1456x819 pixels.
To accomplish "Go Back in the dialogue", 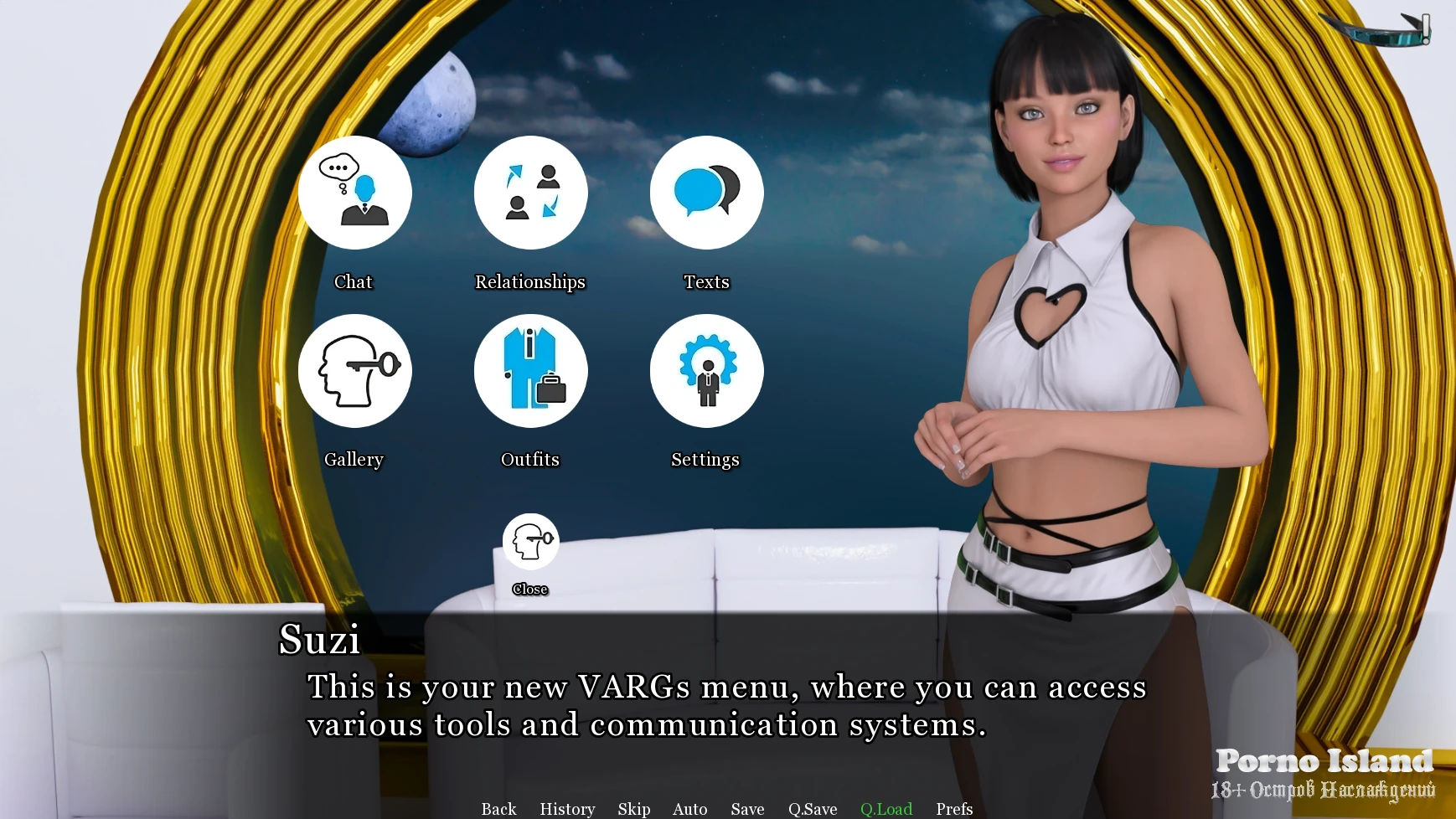I will tap(498, 809).
